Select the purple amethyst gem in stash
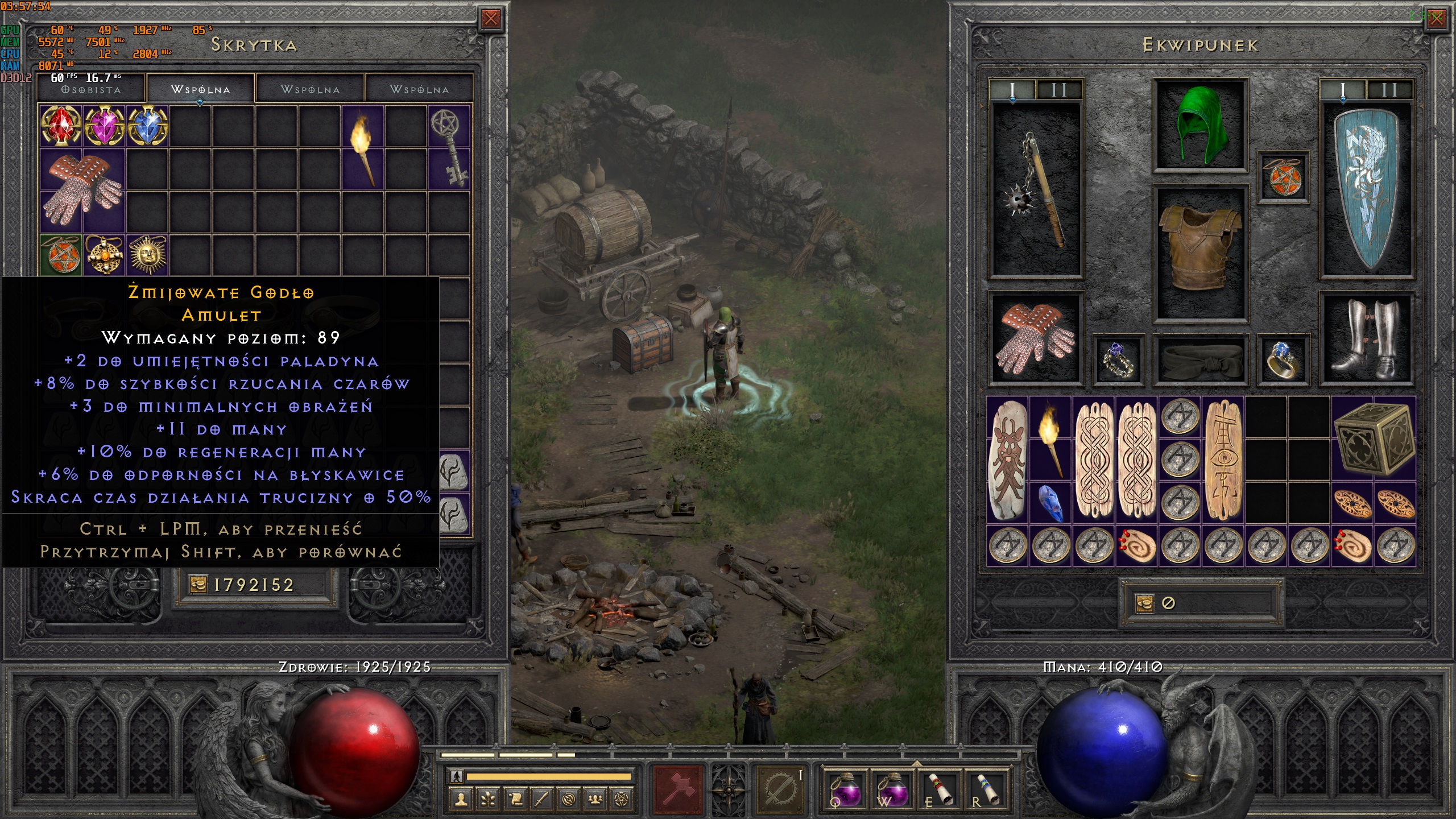 click(104, 126)
